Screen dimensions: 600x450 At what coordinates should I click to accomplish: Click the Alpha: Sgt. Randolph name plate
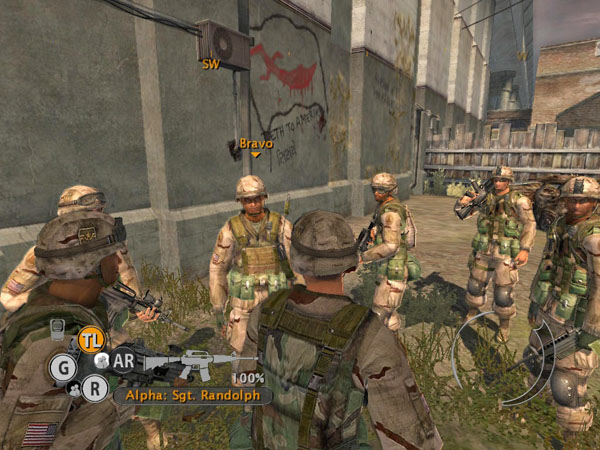point(192,395)
